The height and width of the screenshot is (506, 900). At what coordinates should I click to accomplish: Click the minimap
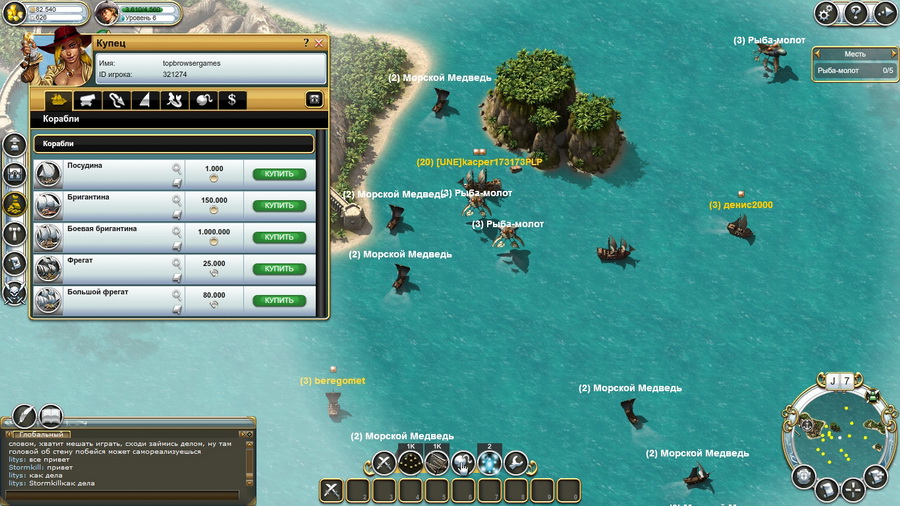point(839,436)
